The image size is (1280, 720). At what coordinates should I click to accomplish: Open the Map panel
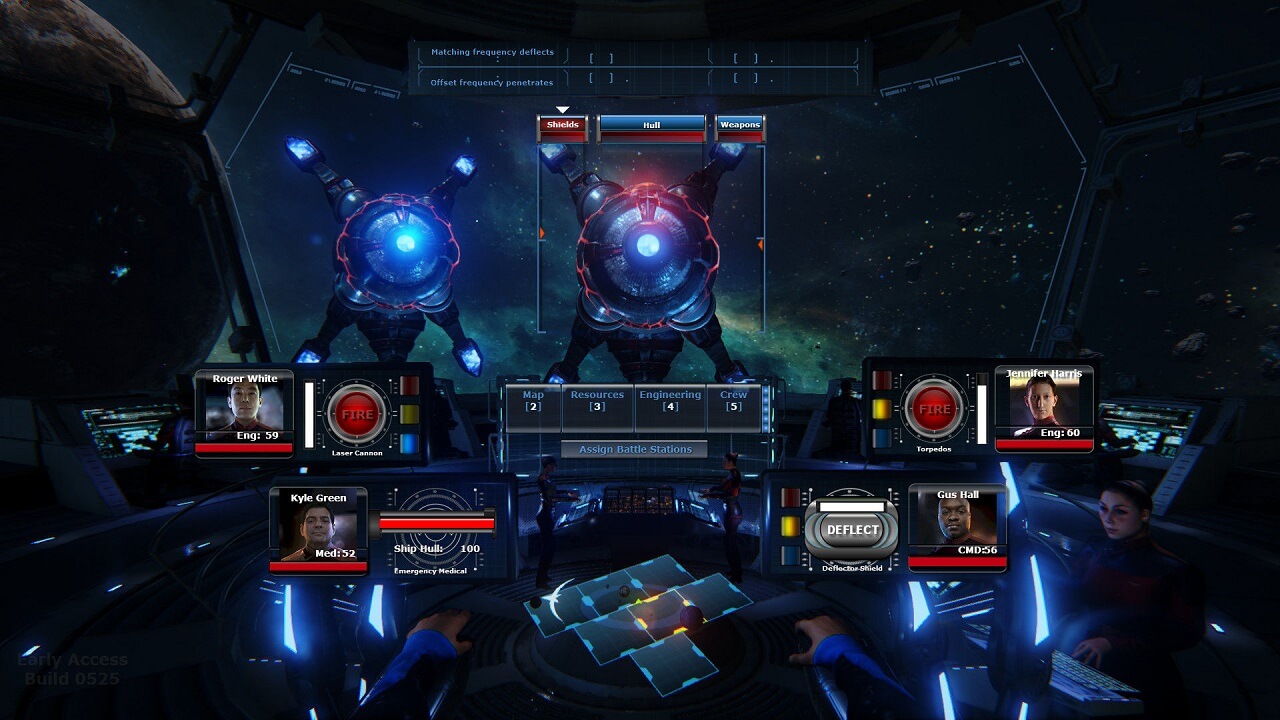(534, 401)
